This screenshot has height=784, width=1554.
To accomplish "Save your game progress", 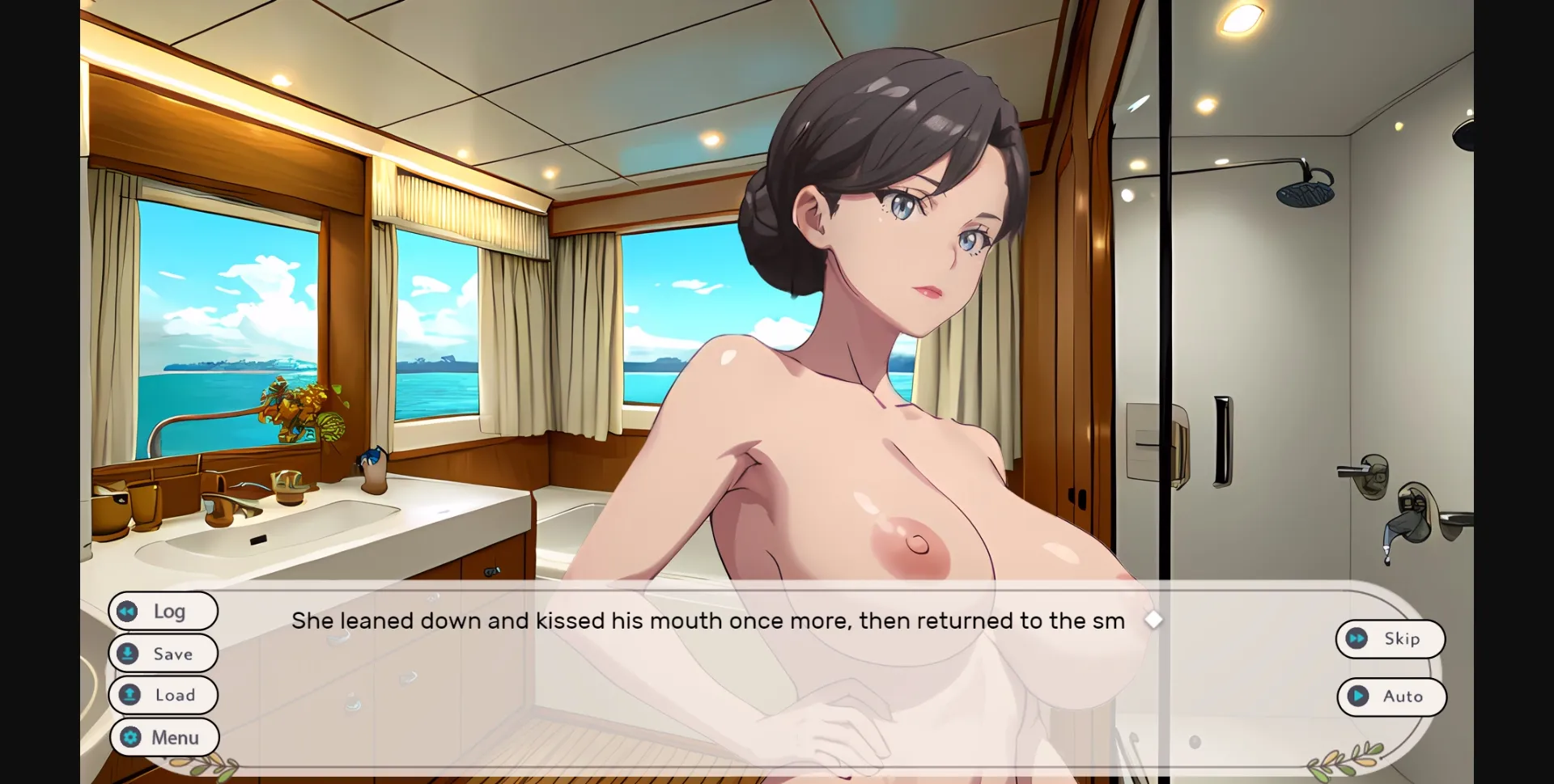I will 163,653.
